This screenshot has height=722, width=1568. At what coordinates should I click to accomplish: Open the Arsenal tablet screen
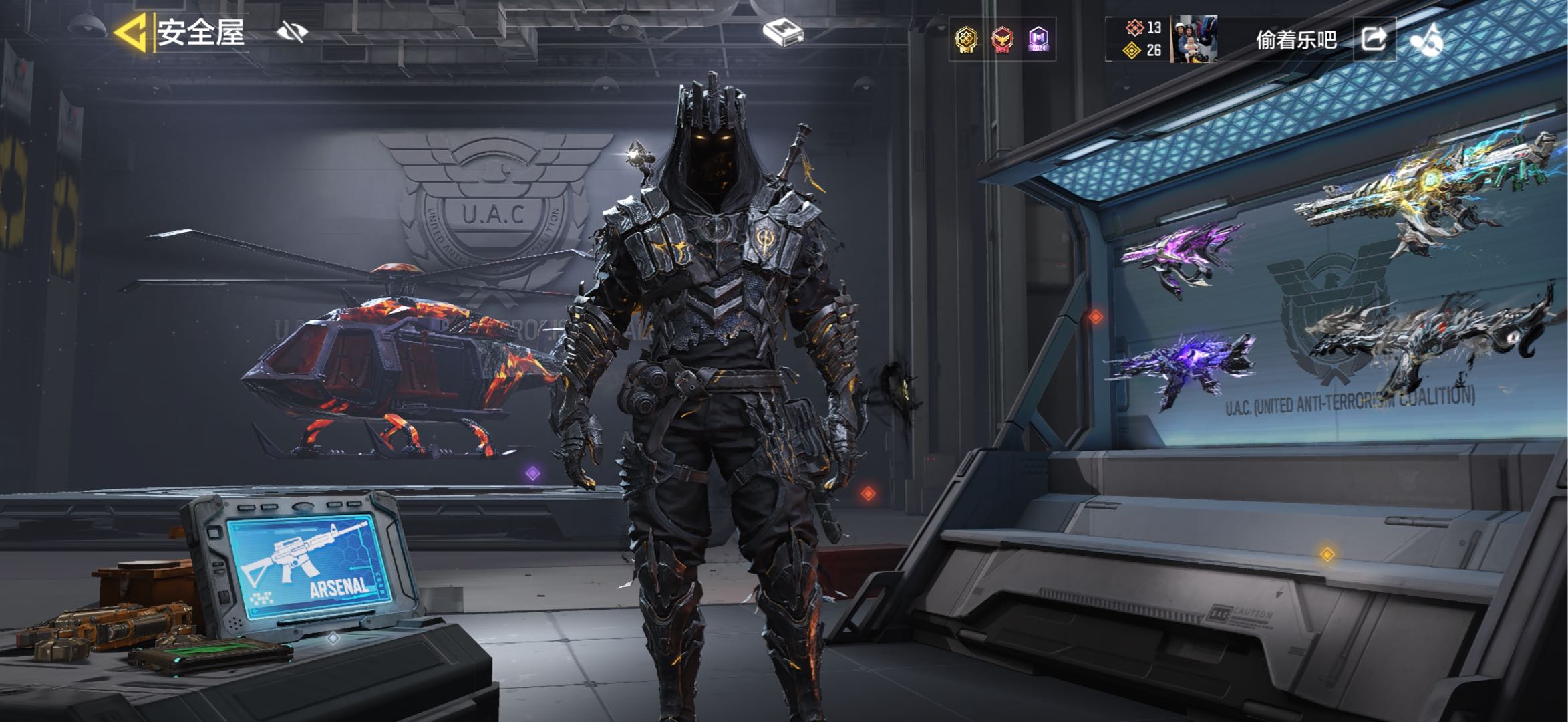click(309, 567)
